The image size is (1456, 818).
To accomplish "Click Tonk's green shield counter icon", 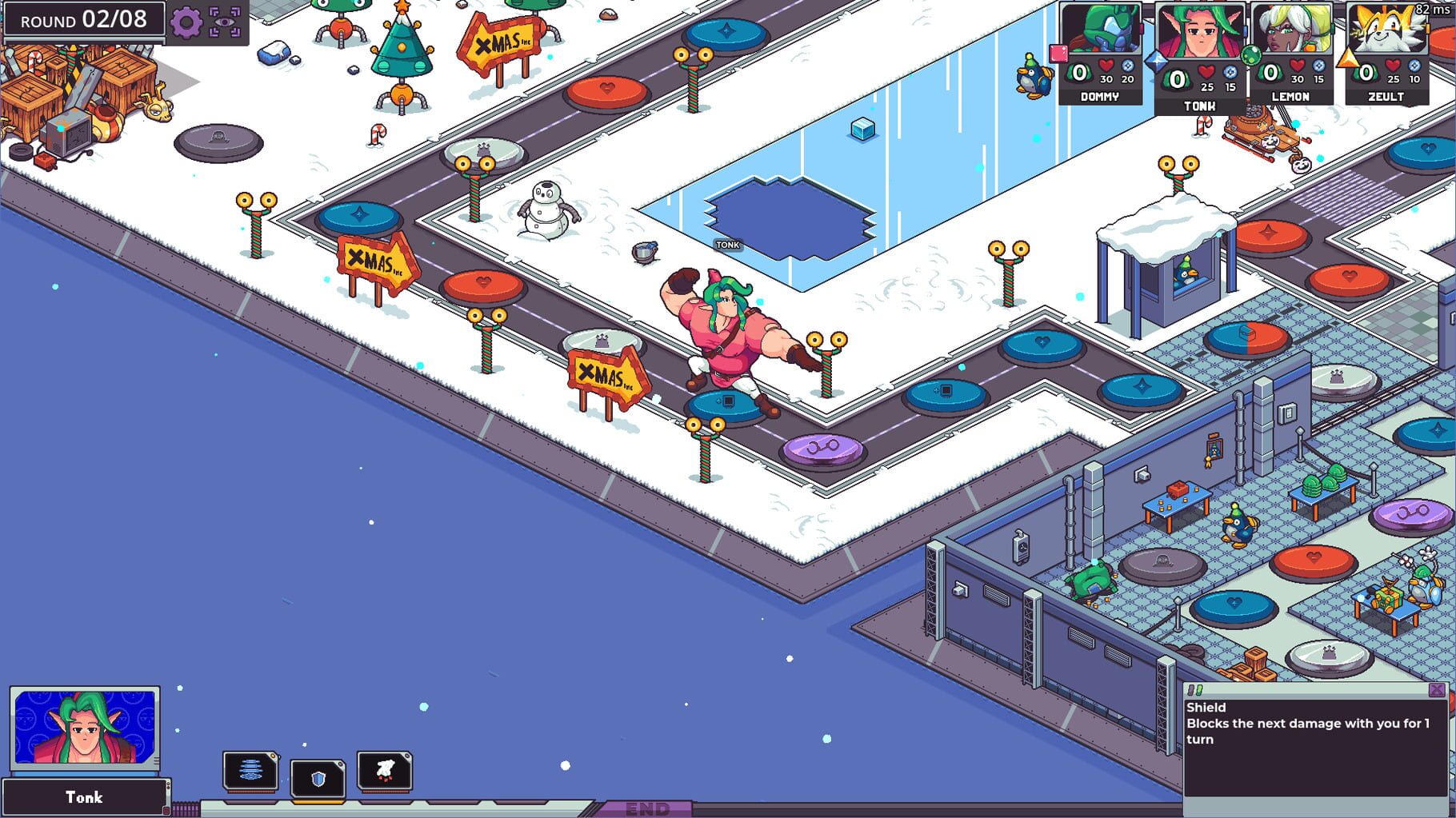I will (x=1176, y=79).
